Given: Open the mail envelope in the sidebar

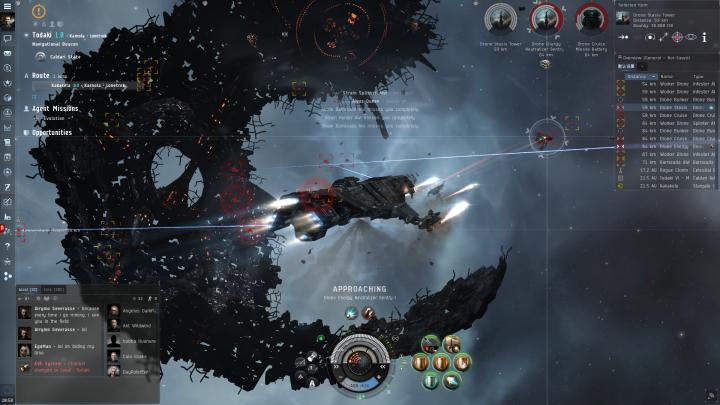Looking at the screenshot, I should (x=7, y=52).
